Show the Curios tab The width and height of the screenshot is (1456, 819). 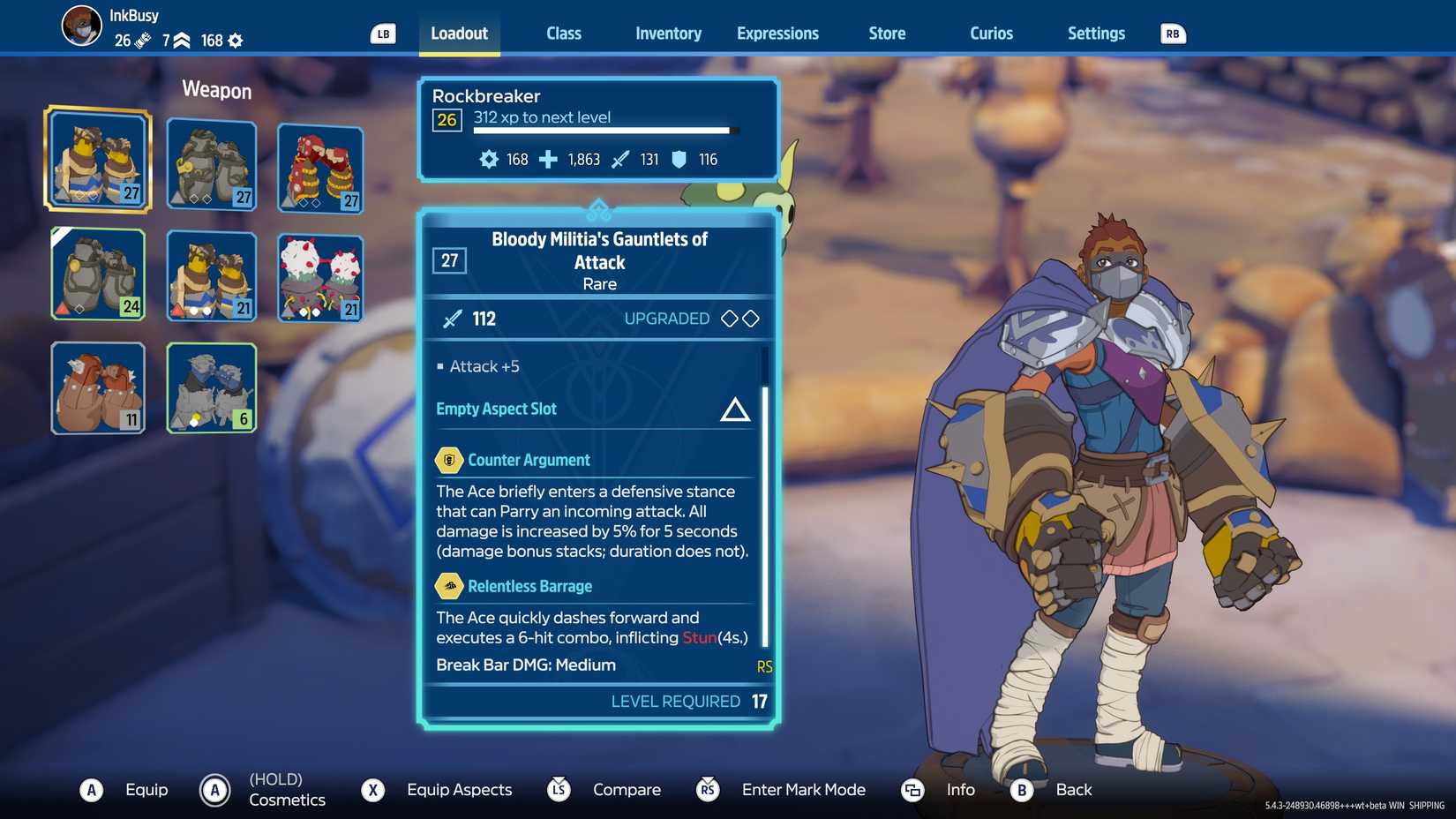pos(991,34)
